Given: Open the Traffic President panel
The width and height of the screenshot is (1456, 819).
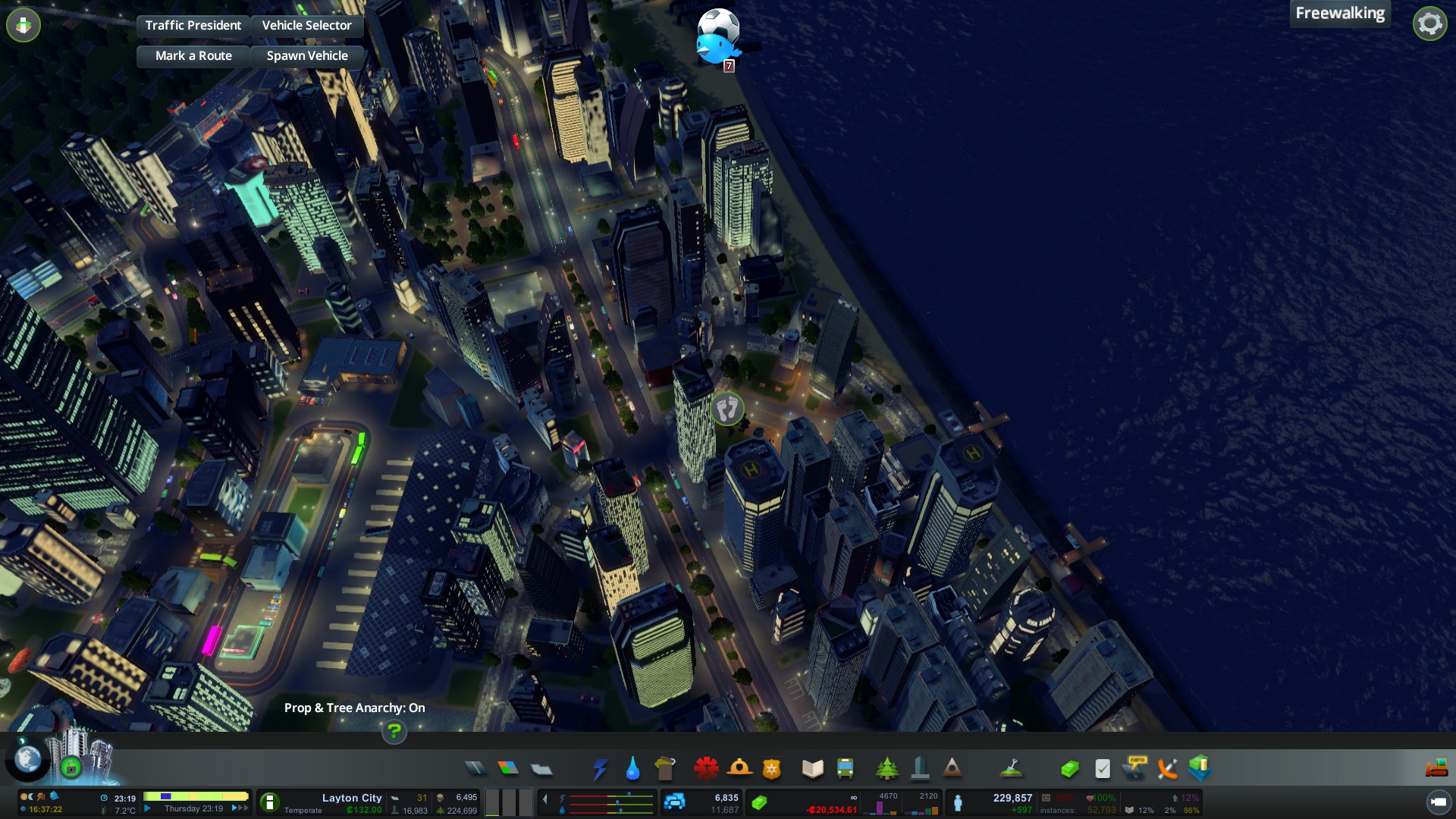Looking at the screenshot, I should point(193,26).
